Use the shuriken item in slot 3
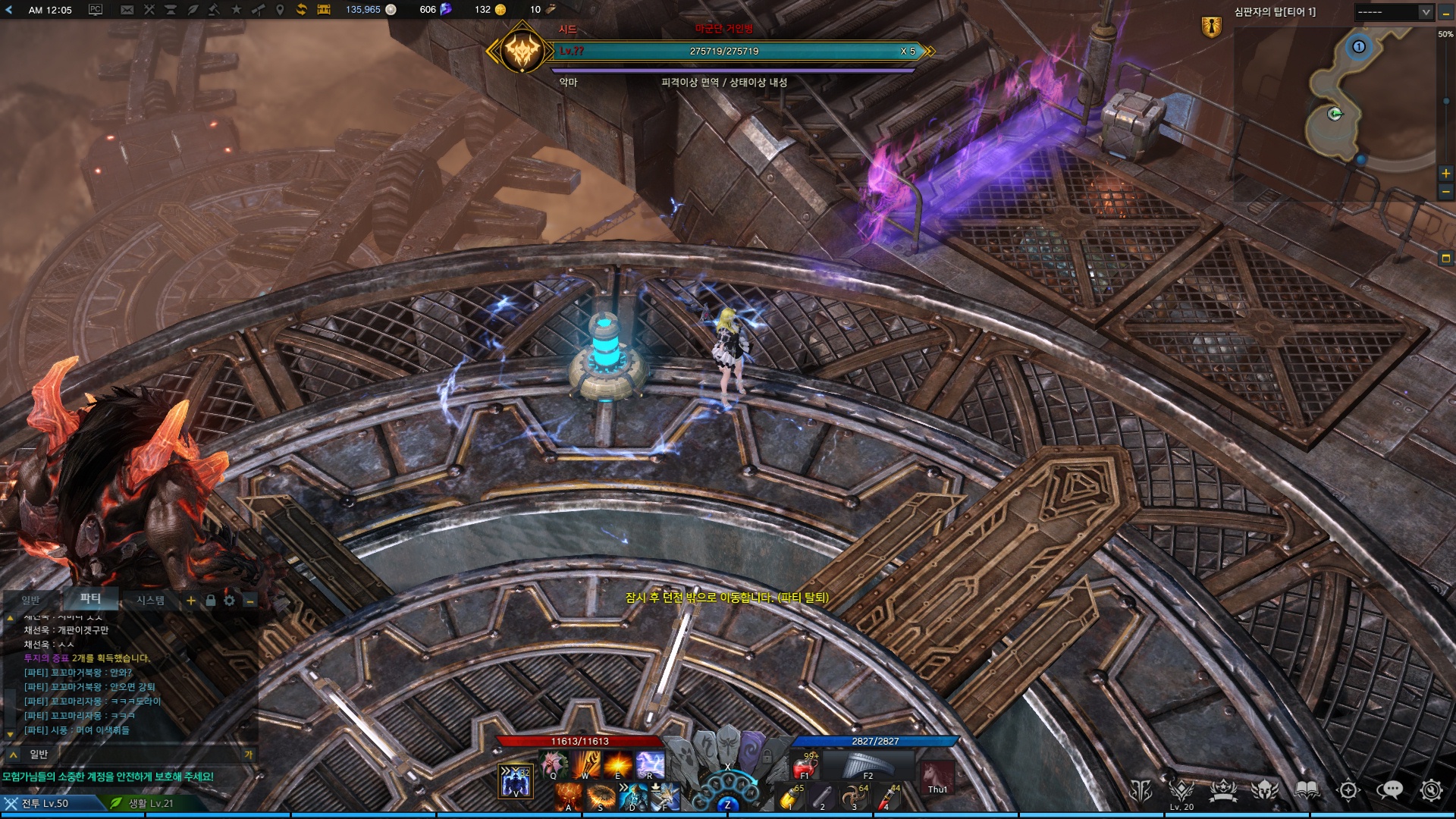 855,796
